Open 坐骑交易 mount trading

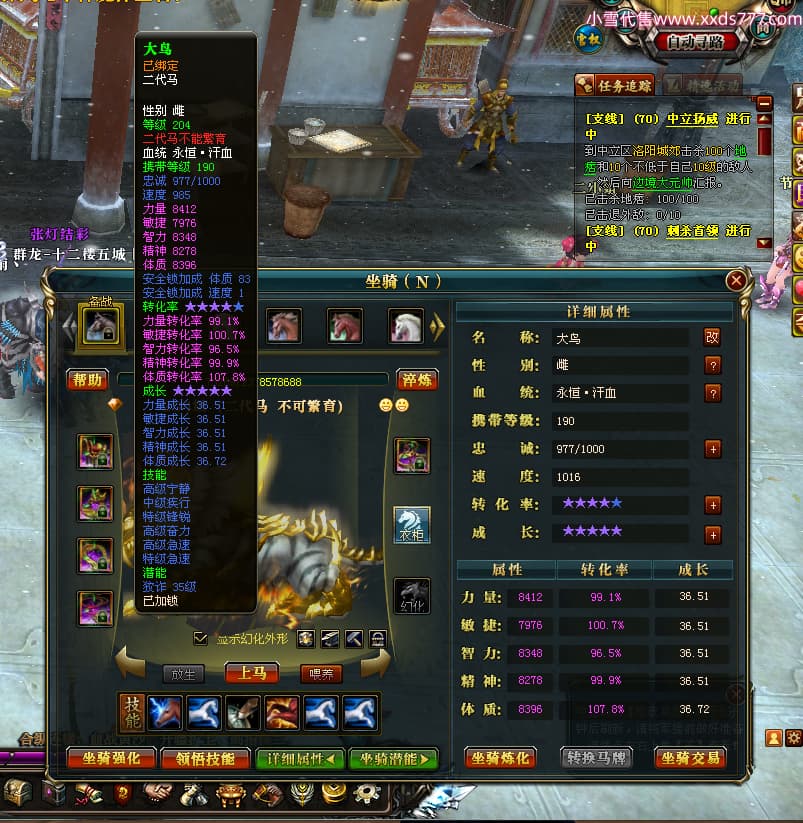click(x=690, y=758)
